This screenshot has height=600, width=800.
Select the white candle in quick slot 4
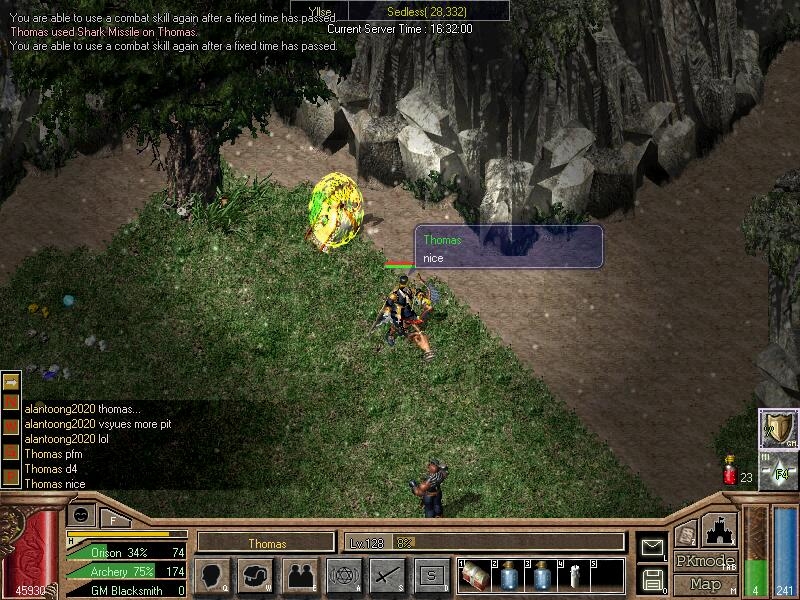coord(574,576)
